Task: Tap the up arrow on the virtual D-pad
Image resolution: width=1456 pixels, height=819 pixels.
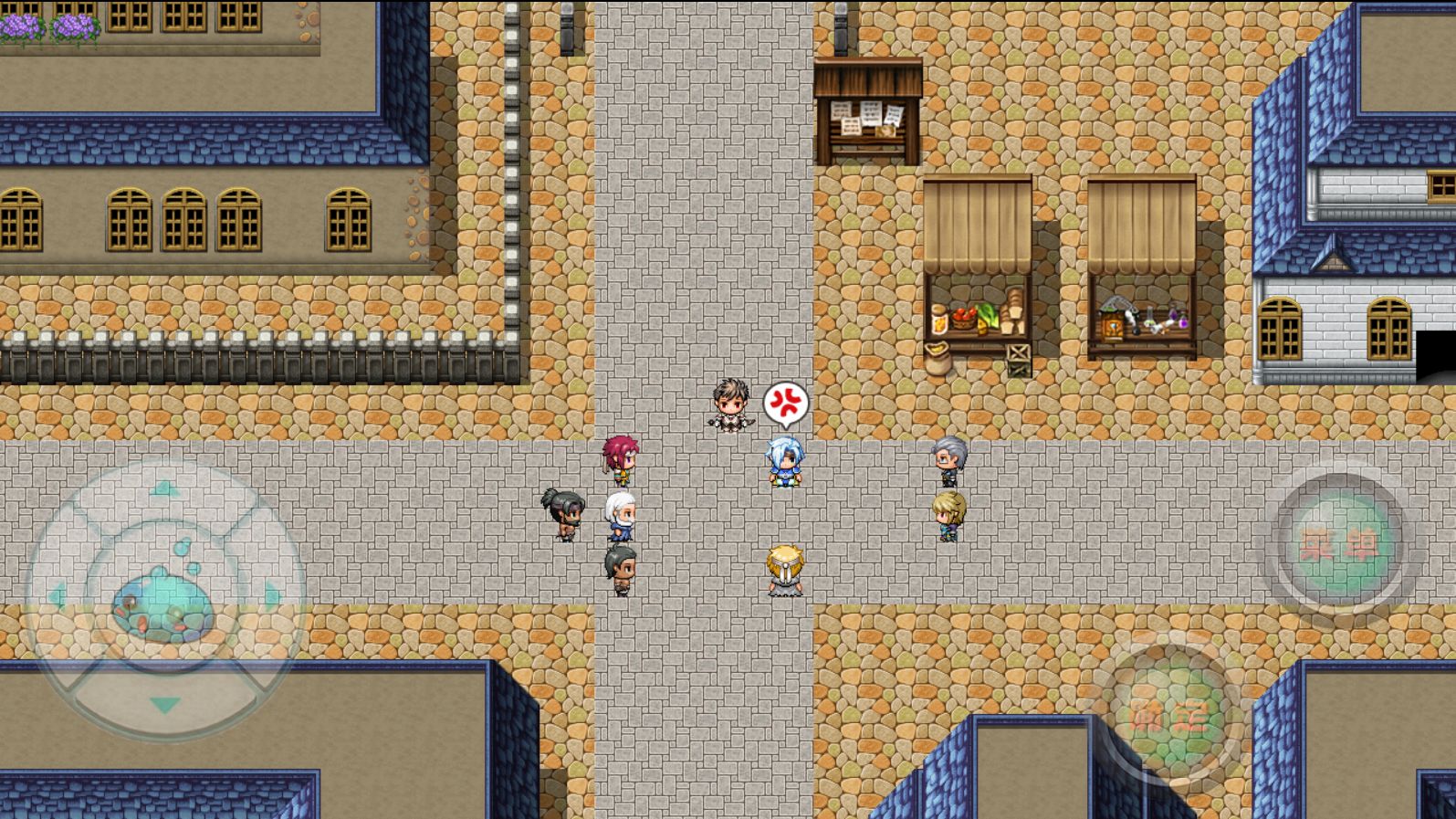Action: 166,487
